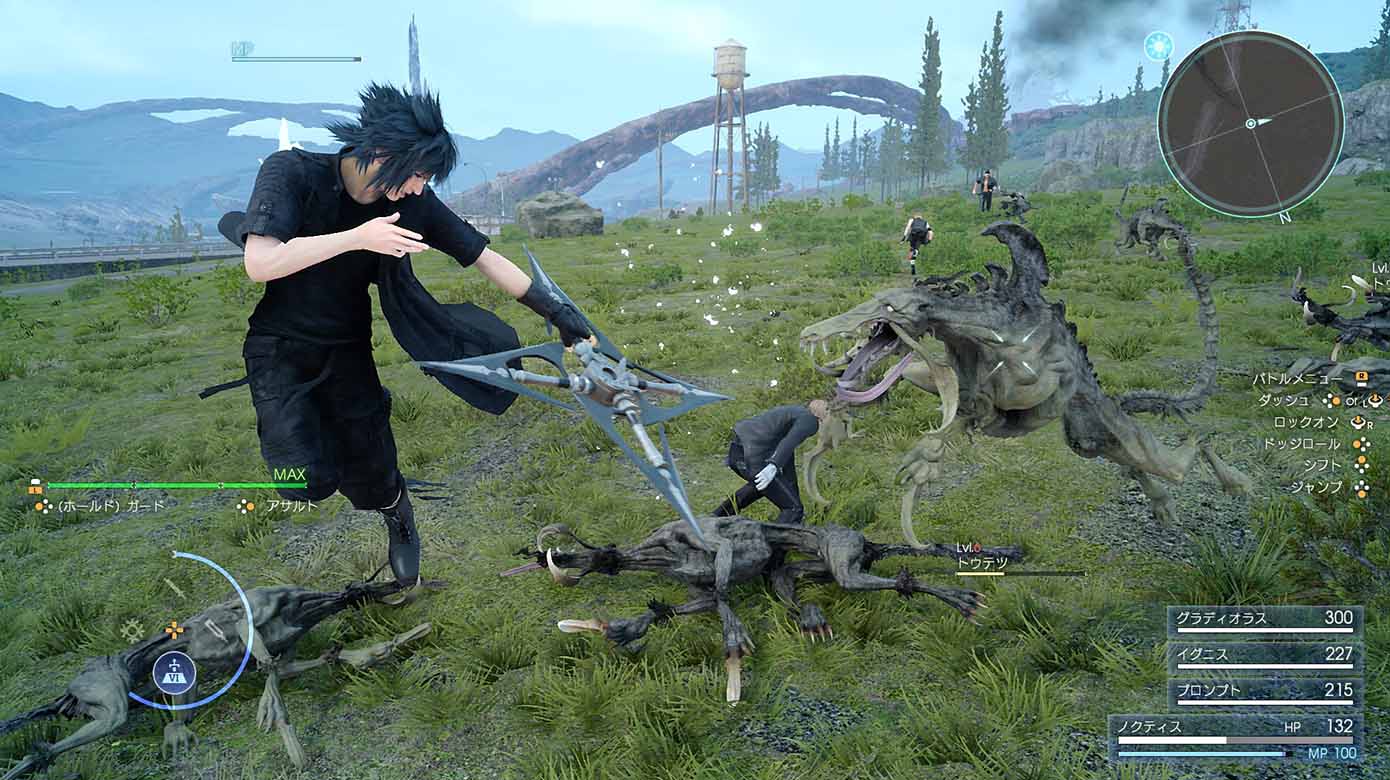Use the シフト warp command icon
The width and height of the screenshot is (1390, 780).
pyautogui.click(x=1361, y=463)
